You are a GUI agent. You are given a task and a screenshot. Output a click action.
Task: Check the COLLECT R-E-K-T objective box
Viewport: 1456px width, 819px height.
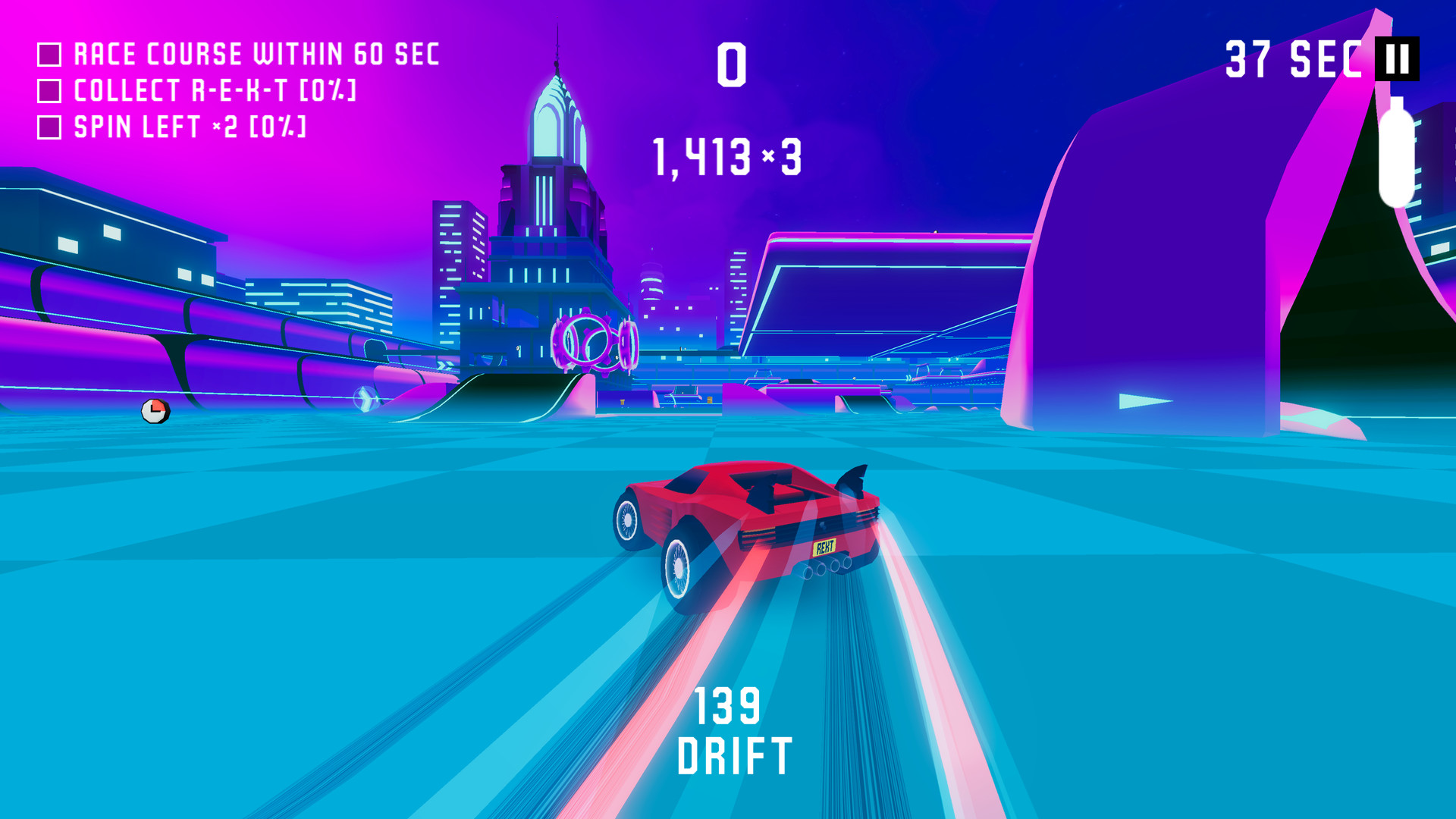click(x=49, y=91)
